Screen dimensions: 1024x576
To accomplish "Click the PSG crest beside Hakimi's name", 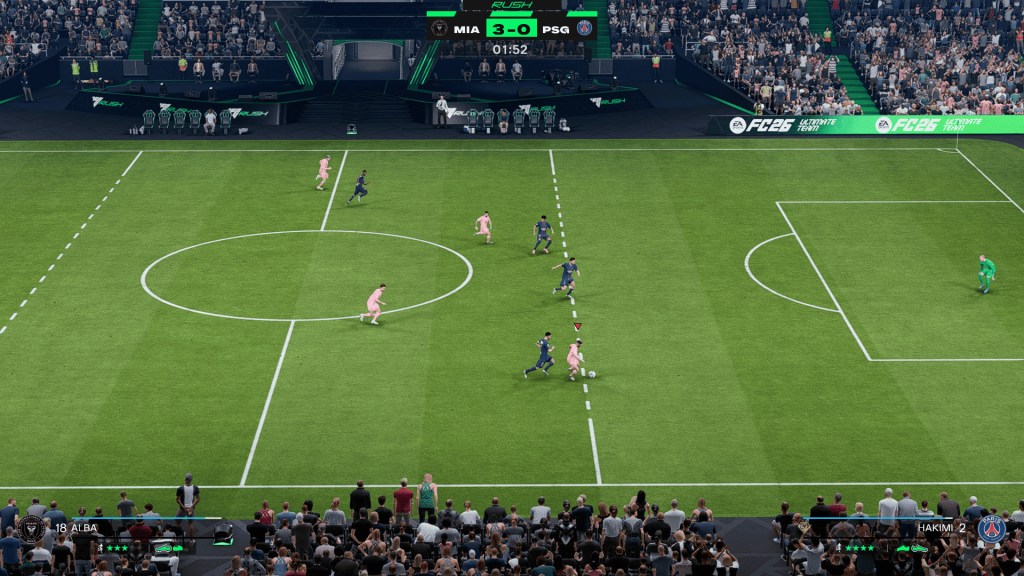I will pyautogui.click(x=991, y=529).
